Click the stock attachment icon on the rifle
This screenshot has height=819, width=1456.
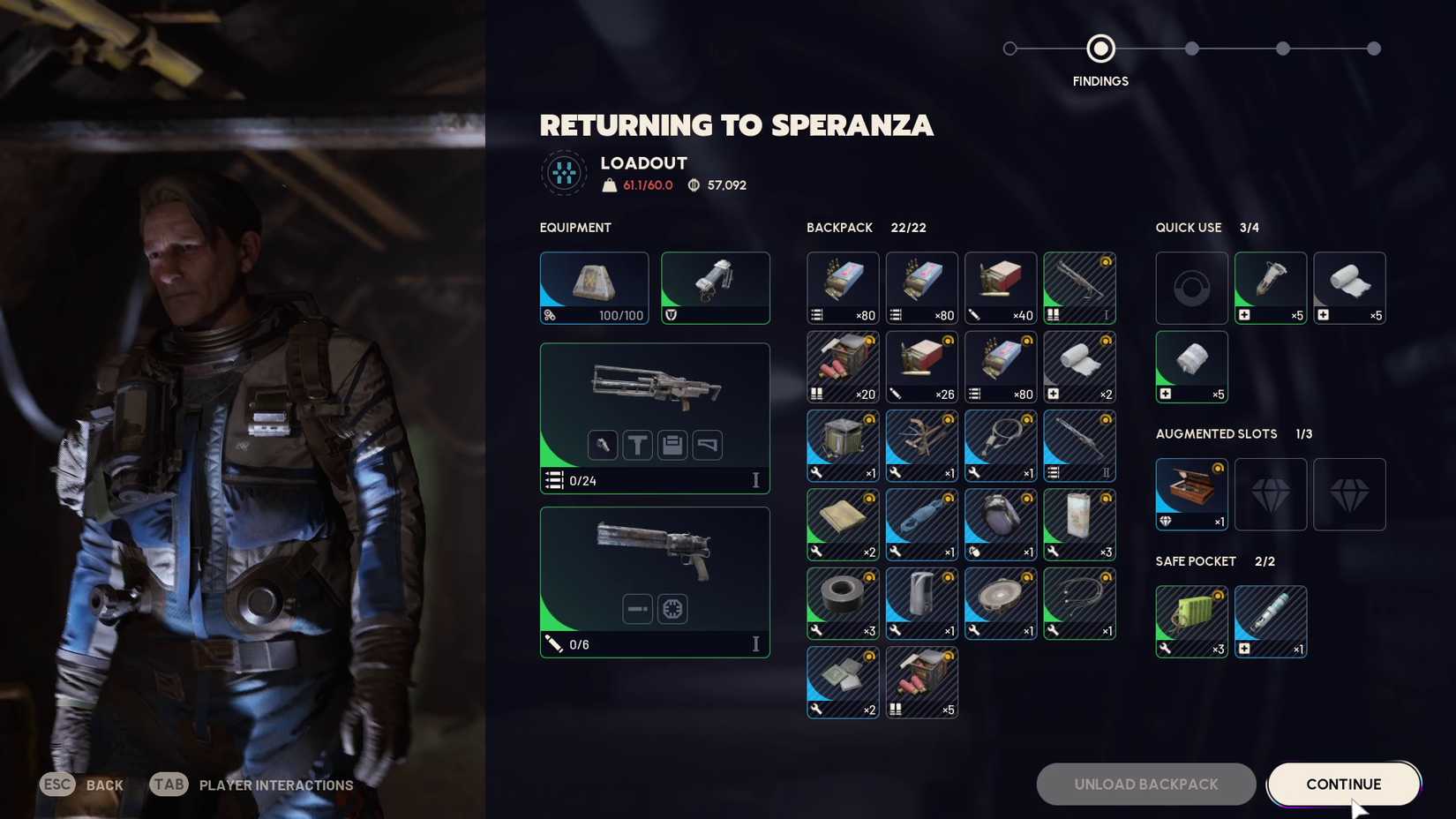pos(707,445)
